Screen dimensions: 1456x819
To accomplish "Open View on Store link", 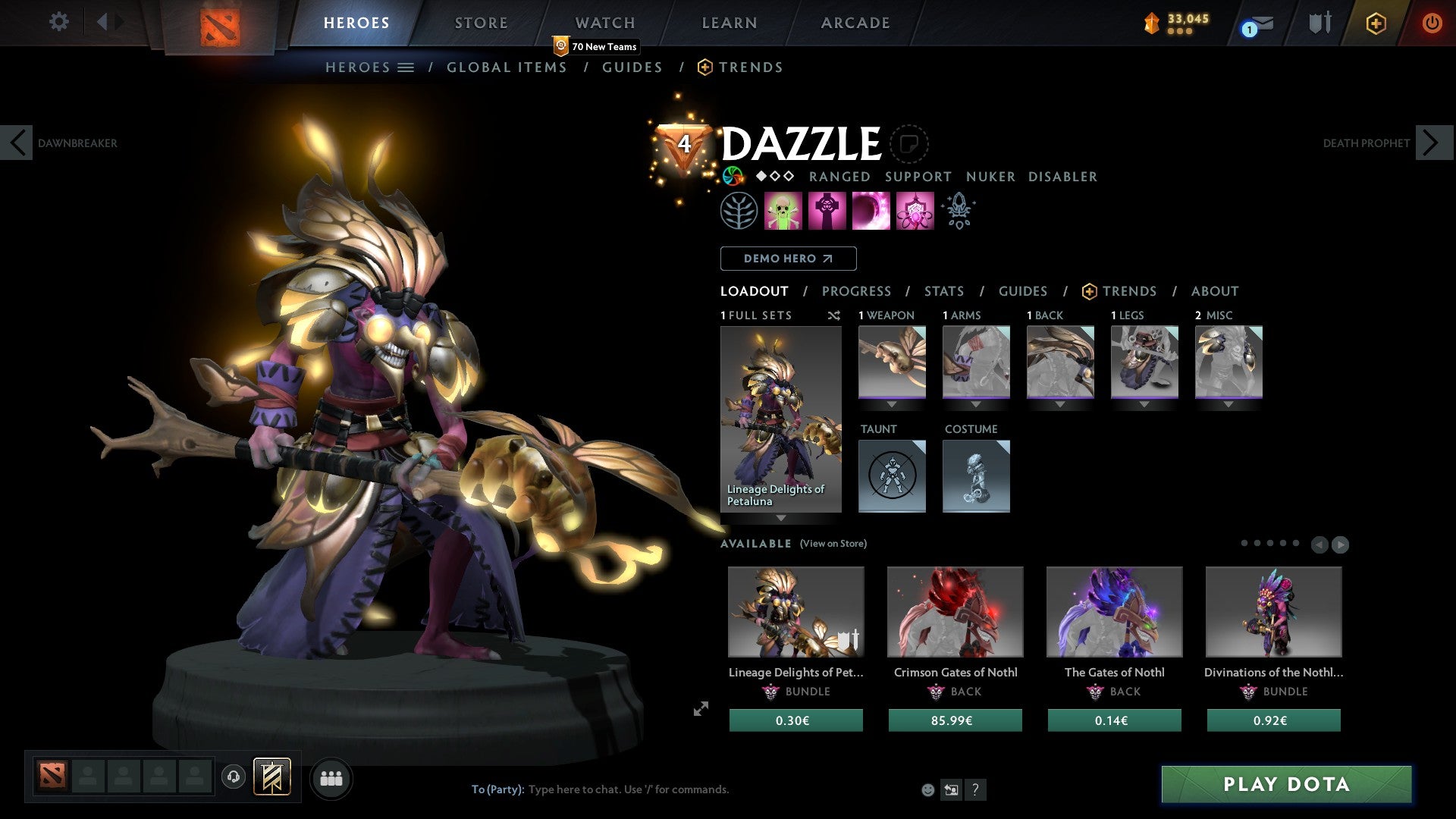I will [x=833, y=544].
